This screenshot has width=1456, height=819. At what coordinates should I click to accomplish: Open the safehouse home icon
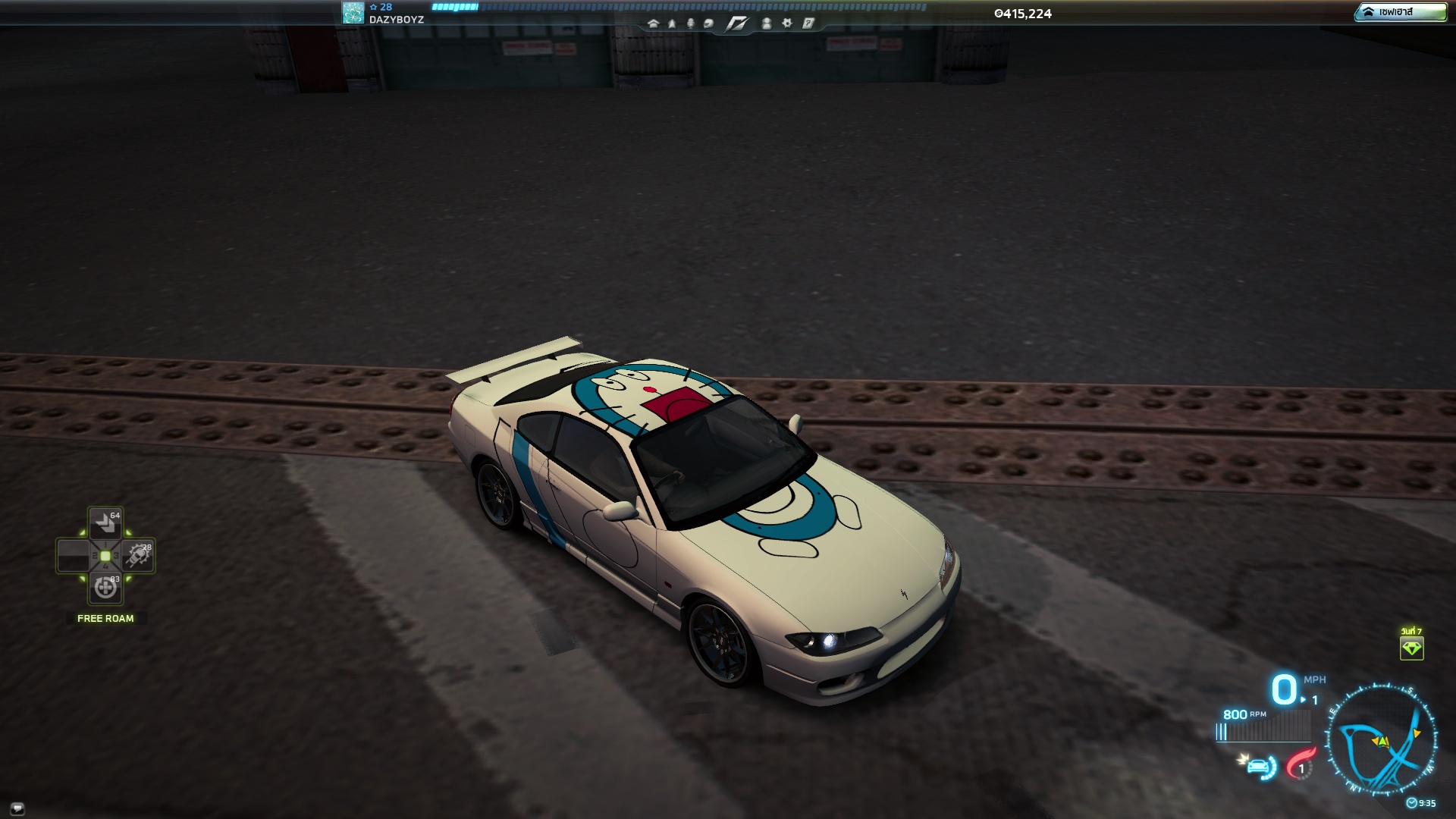pyautogui.click(x=653, y=24)
